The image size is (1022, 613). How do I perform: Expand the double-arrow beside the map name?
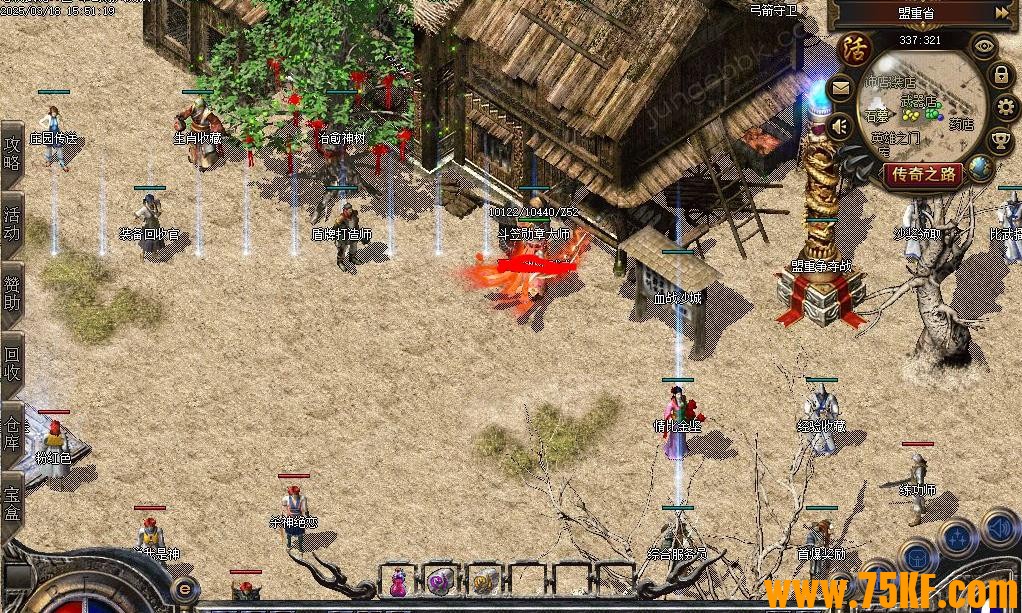[1002, 13]
